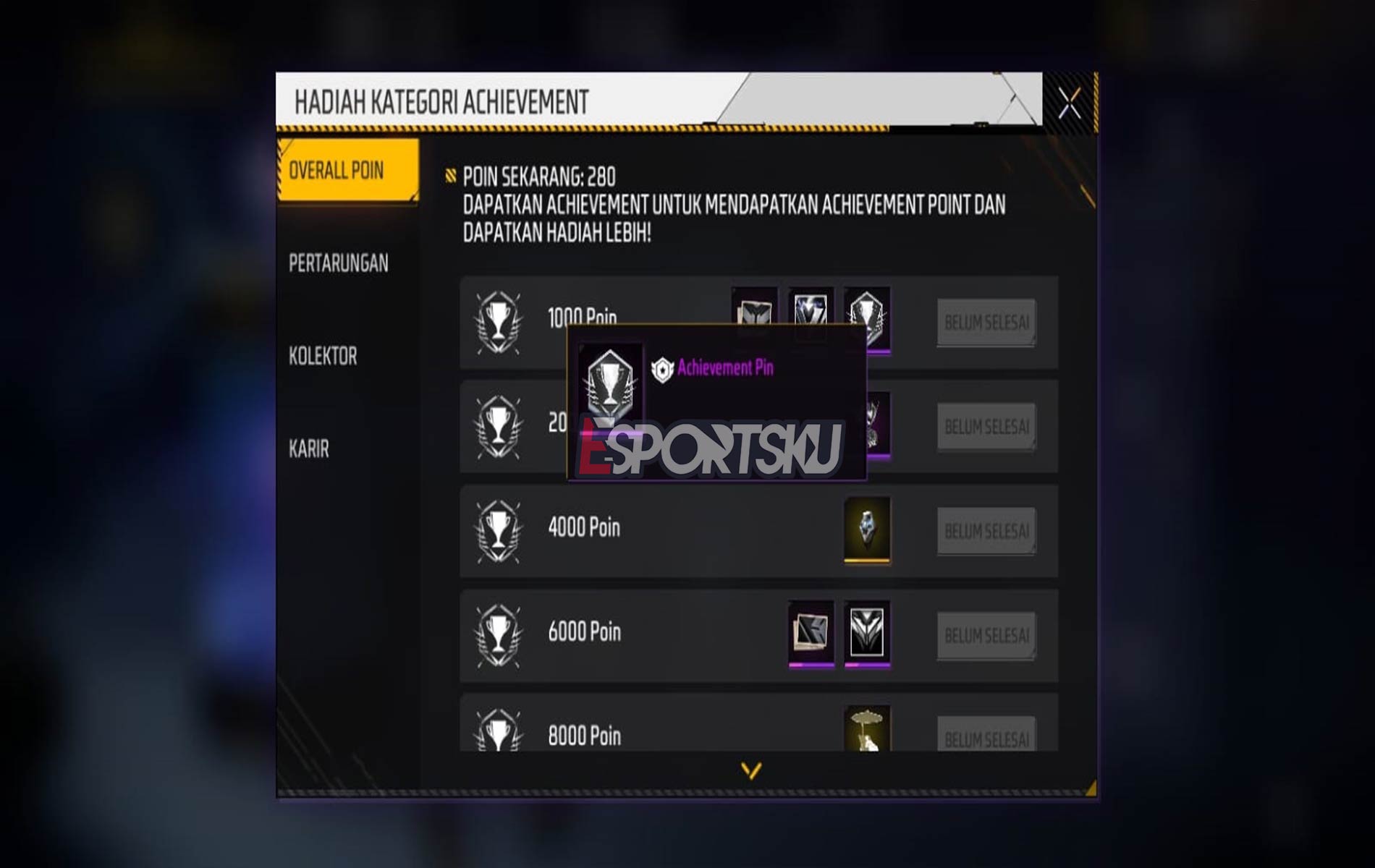Open the small pin icon next to Achievement Pin text
Viewport: 1375px width, 868px height.
662,367
